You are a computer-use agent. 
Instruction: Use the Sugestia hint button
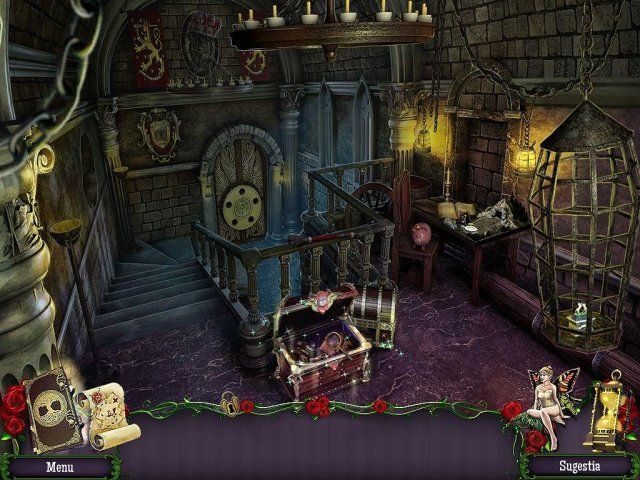[x=580, y=466]
